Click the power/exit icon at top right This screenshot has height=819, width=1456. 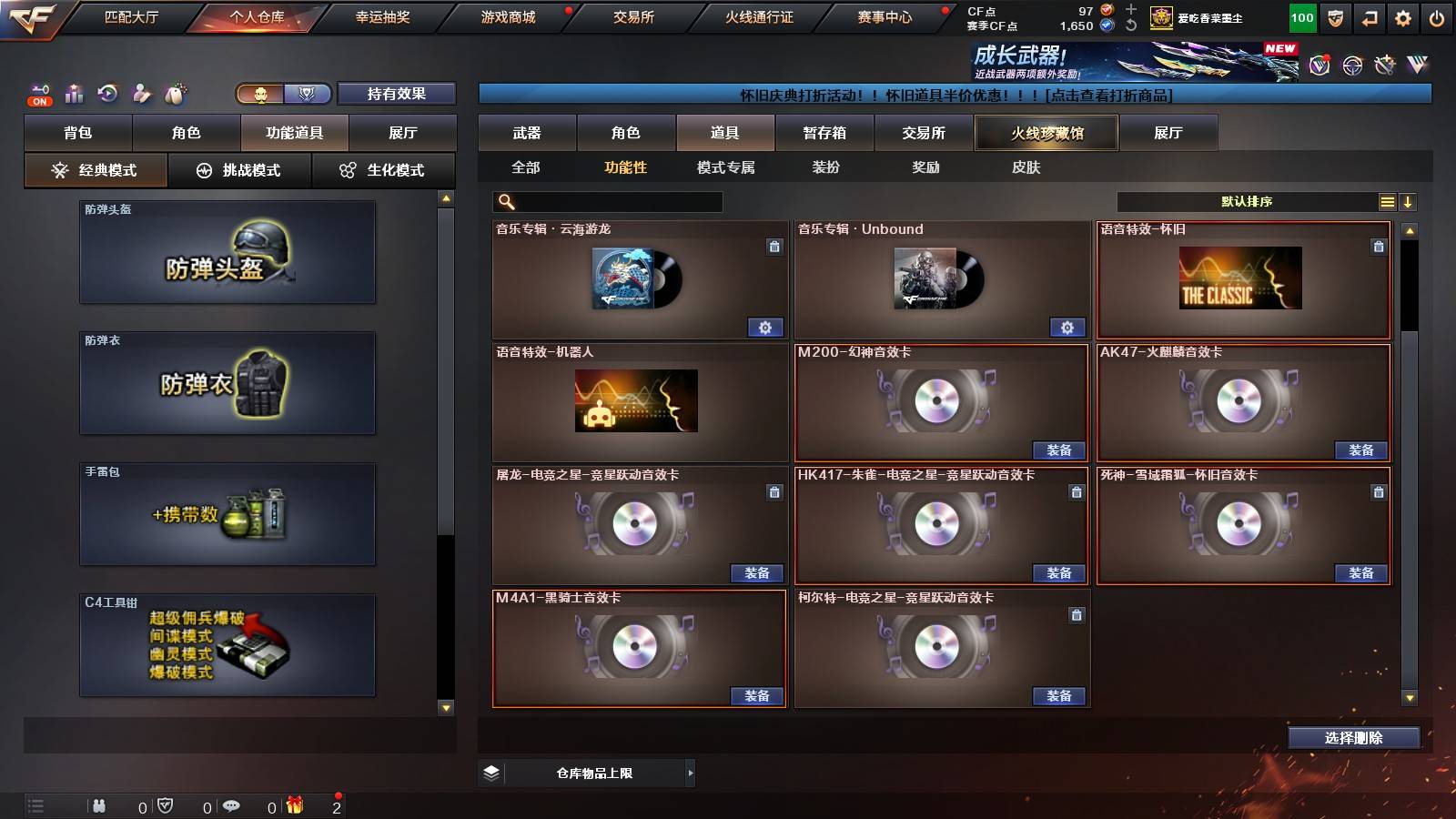[x=1438, y=17]
